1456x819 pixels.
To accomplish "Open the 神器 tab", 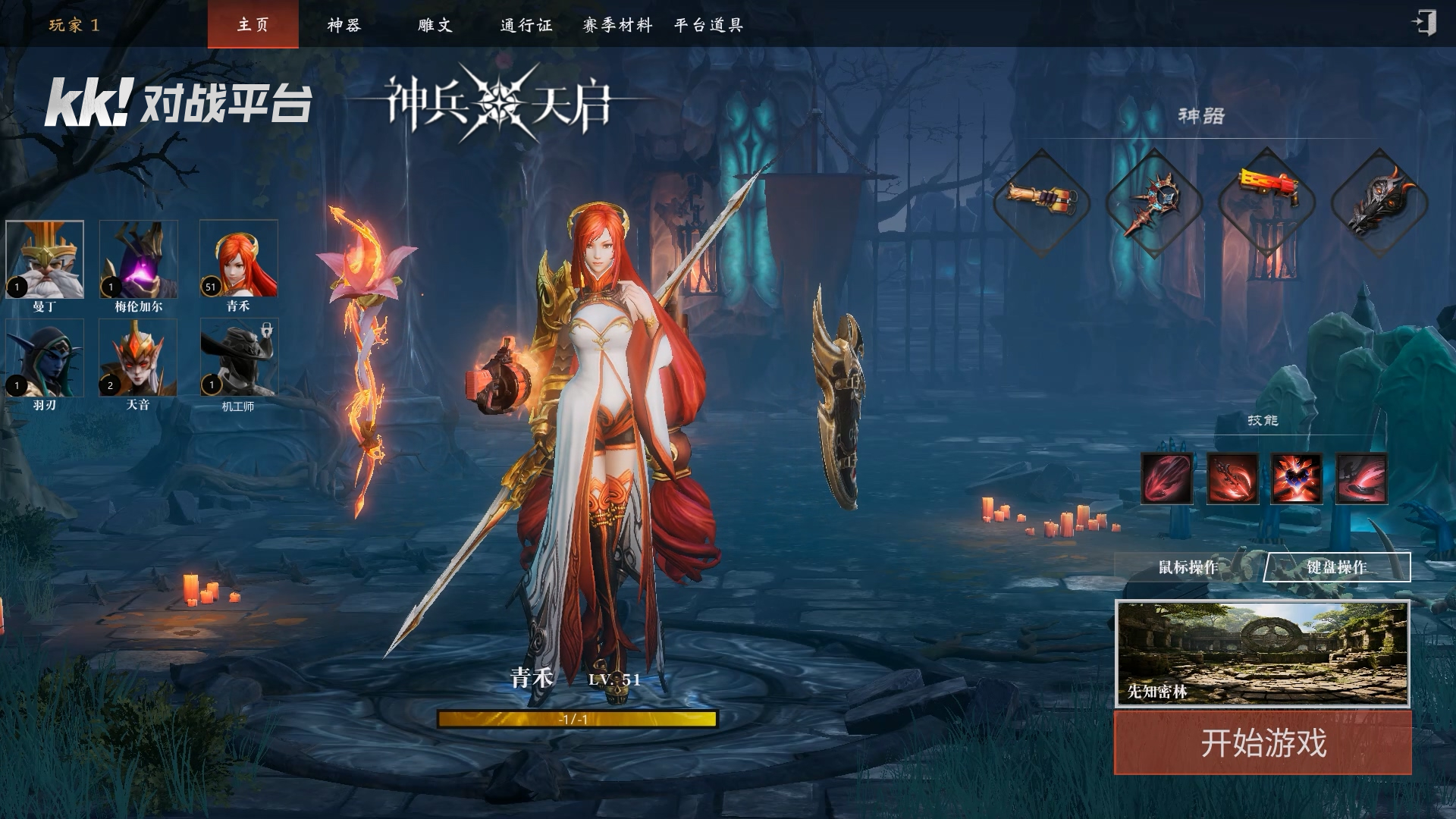I will (x=344, y=24).
